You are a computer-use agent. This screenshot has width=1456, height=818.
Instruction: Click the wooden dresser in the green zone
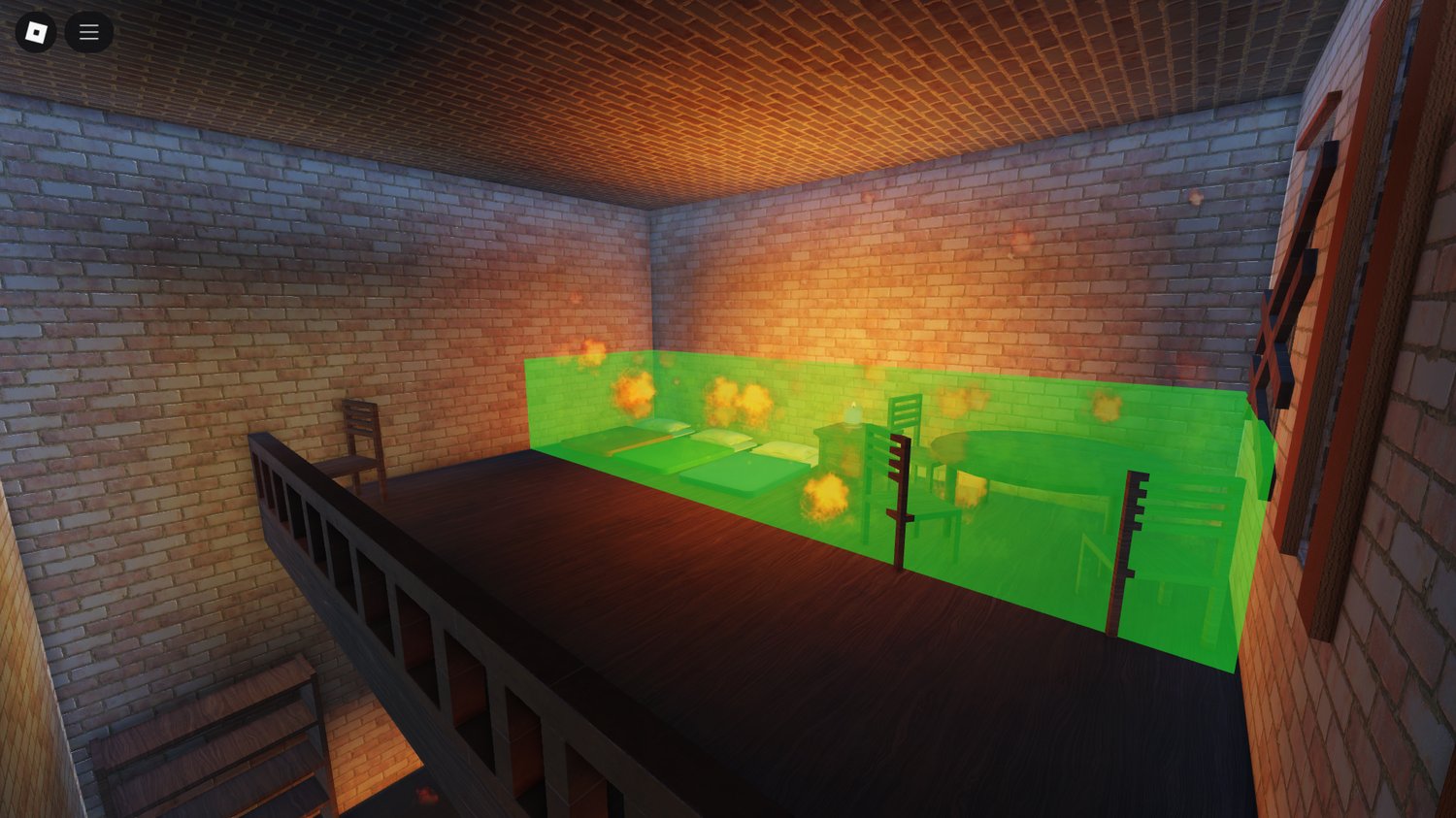(843, 451)
